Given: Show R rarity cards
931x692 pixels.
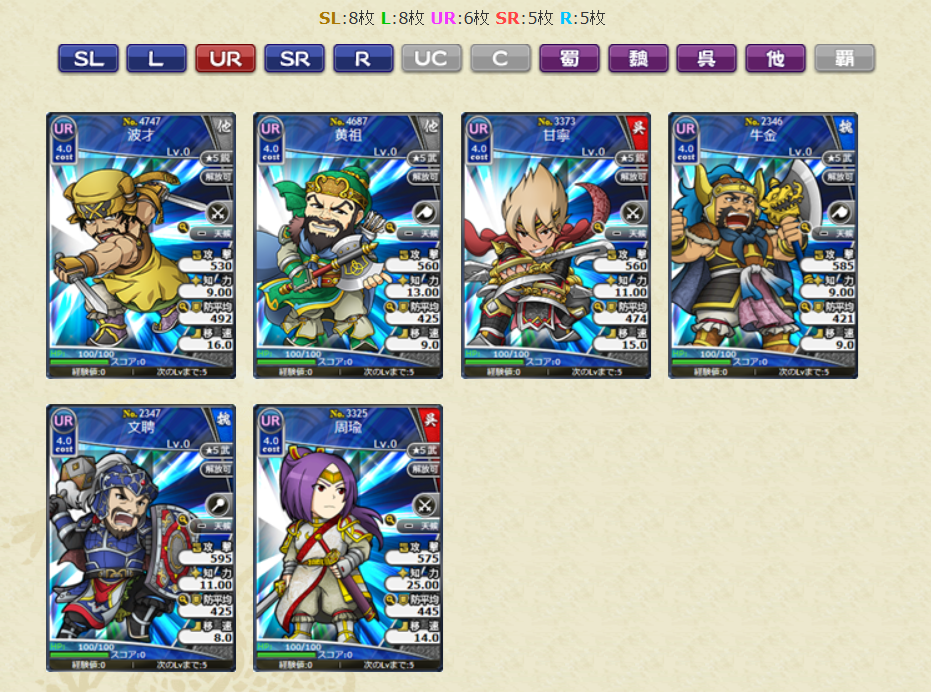Looking at the screenshot, I should (x=363, y=59).
